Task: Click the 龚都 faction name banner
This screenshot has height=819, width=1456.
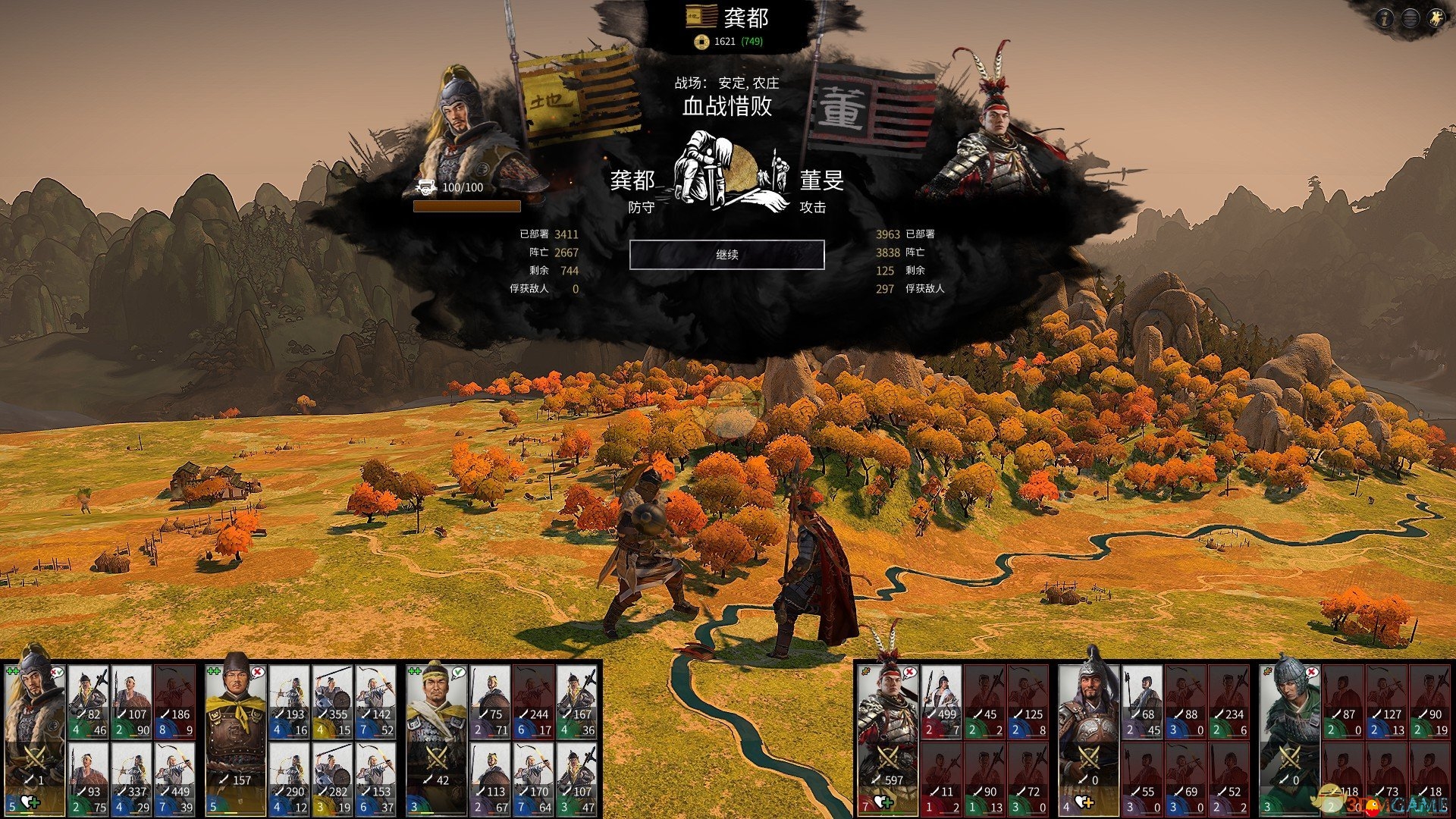Action: (726, 18)
